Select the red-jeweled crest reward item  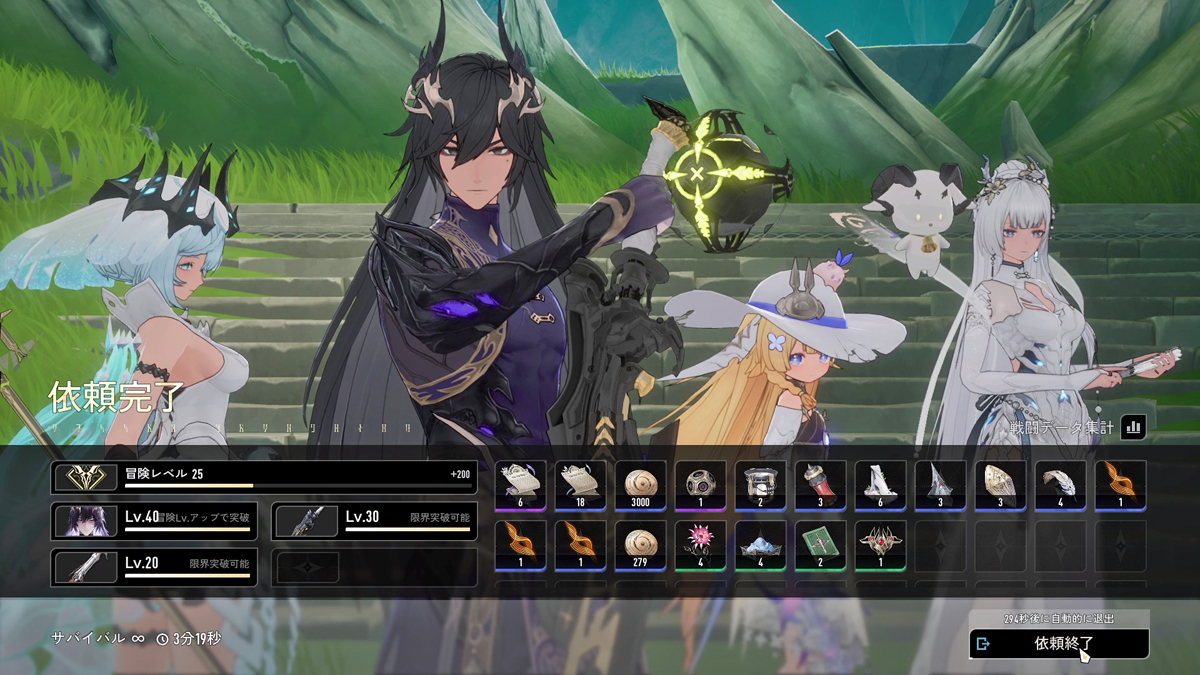[880, 545]
